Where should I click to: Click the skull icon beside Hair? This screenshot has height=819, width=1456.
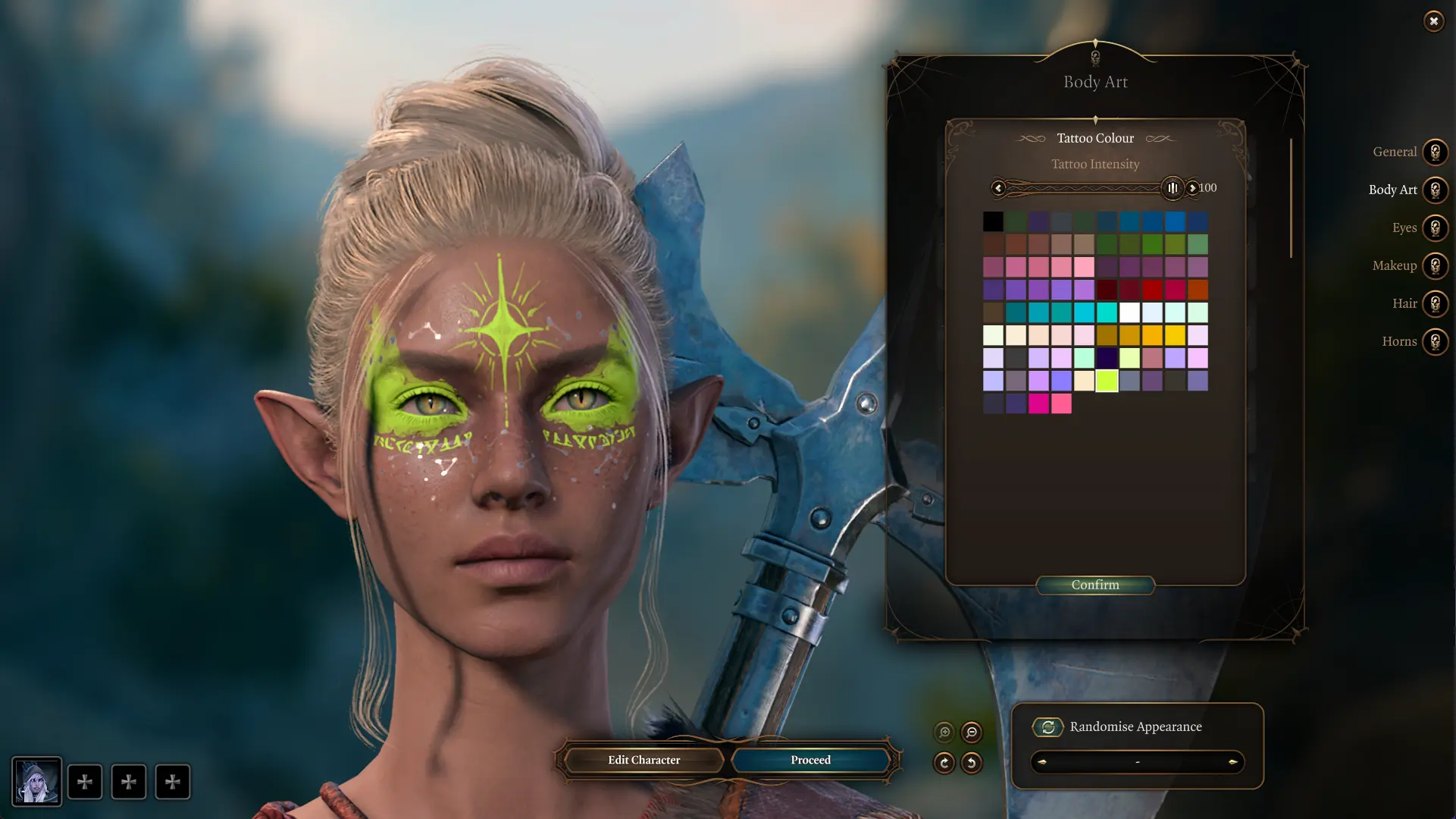[x=1435, y=303]
